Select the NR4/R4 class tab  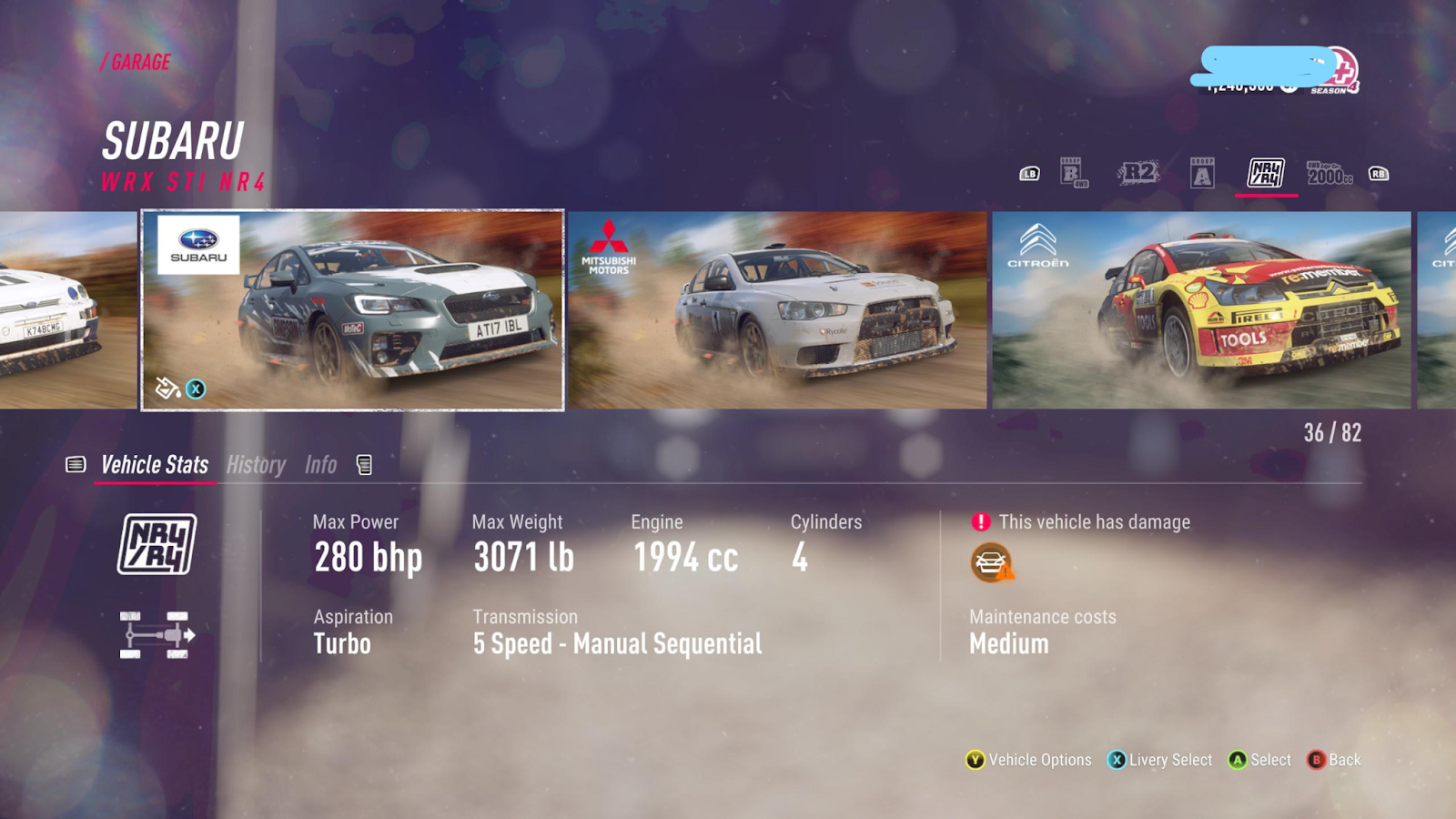point(1266,173)
